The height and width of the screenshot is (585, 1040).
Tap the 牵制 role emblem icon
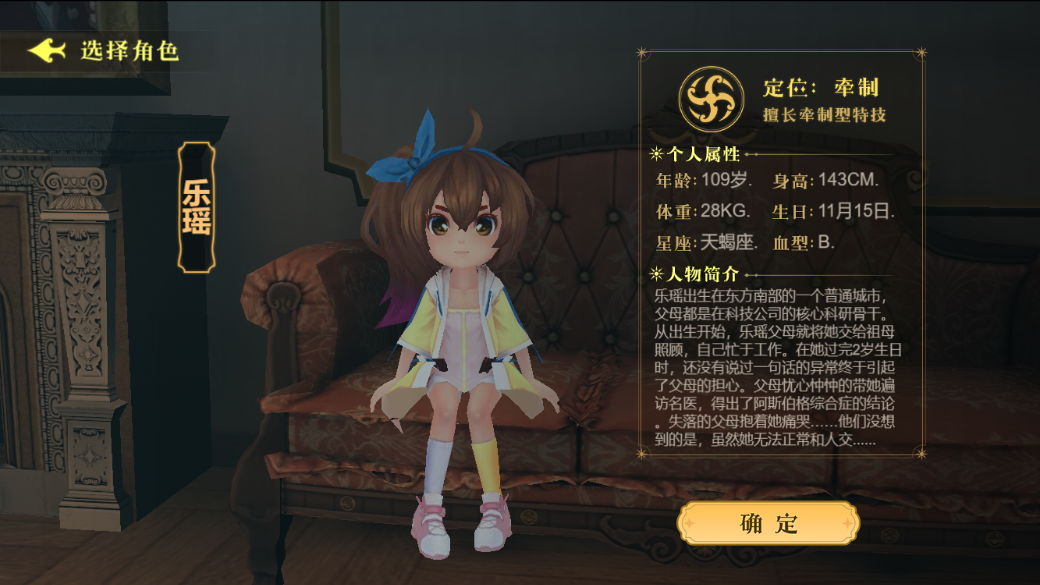tap(711, 98)
